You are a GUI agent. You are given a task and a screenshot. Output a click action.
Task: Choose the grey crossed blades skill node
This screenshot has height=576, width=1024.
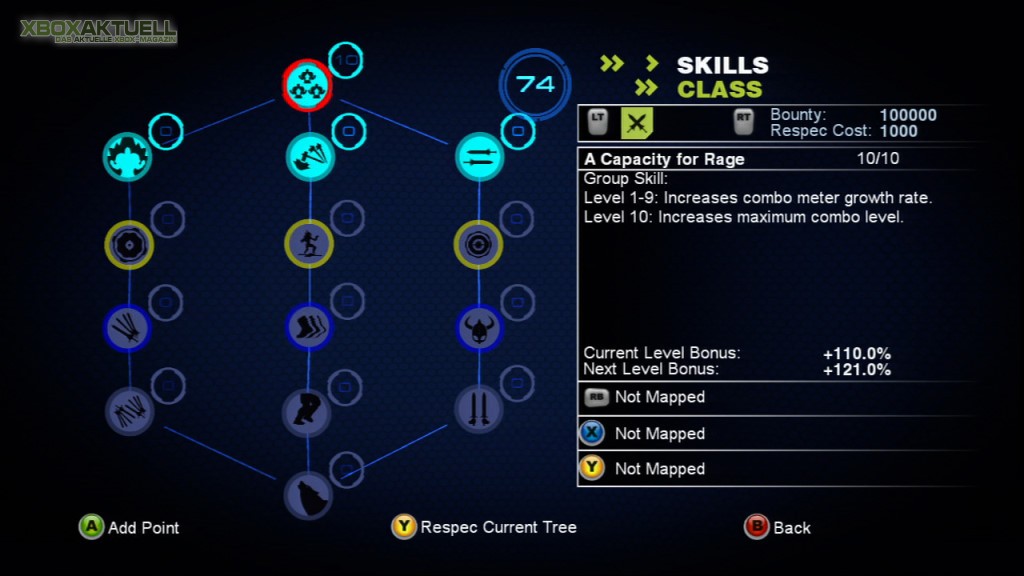(130, 410)
